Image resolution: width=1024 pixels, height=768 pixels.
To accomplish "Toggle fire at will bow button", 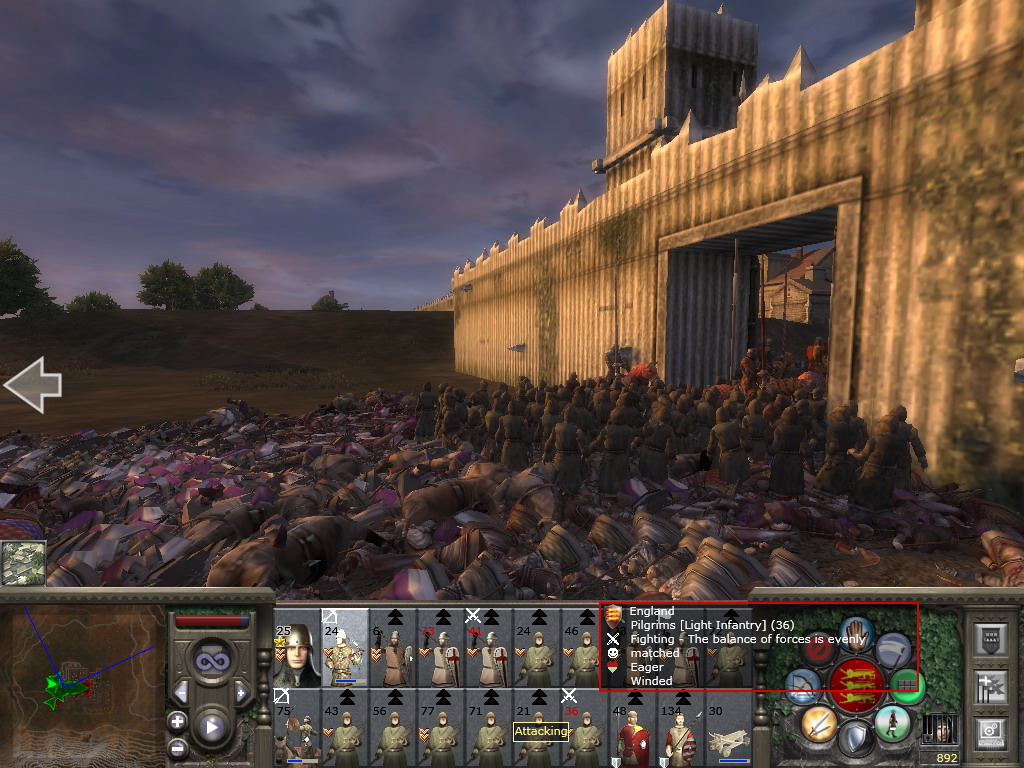I will point(801,686).
